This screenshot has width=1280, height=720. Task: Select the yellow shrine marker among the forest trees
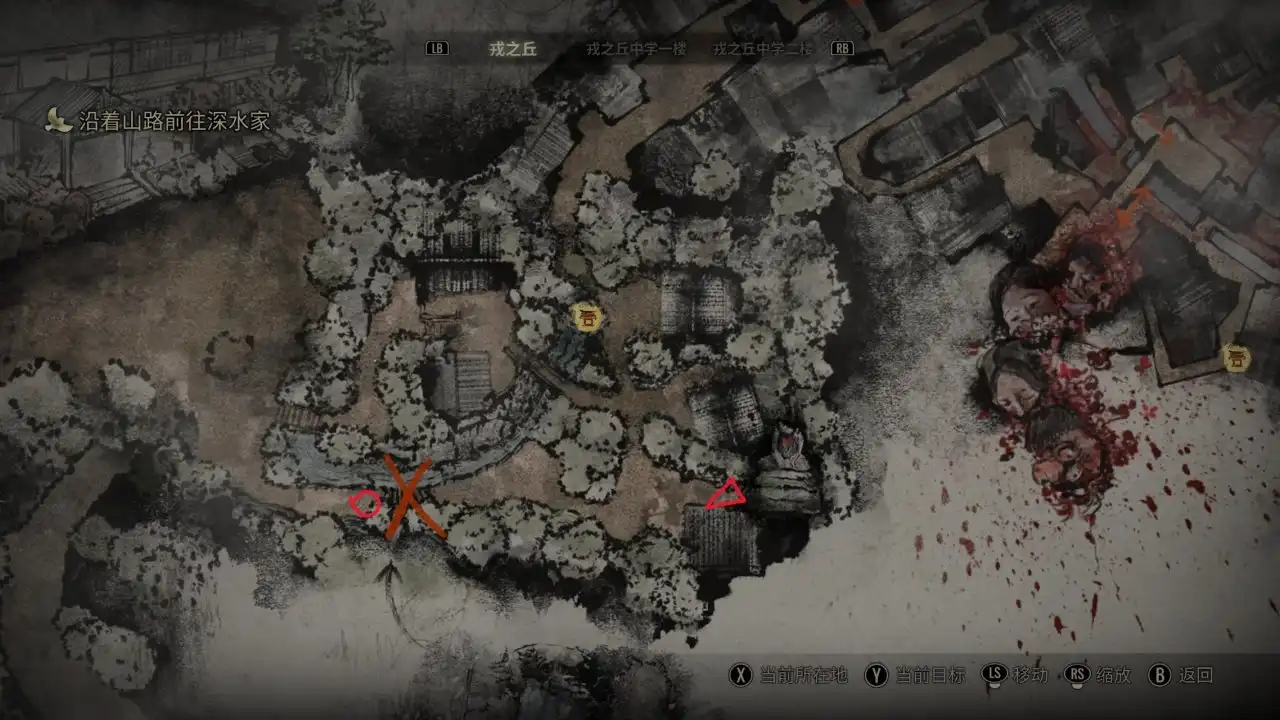click(x=587, y=318)
